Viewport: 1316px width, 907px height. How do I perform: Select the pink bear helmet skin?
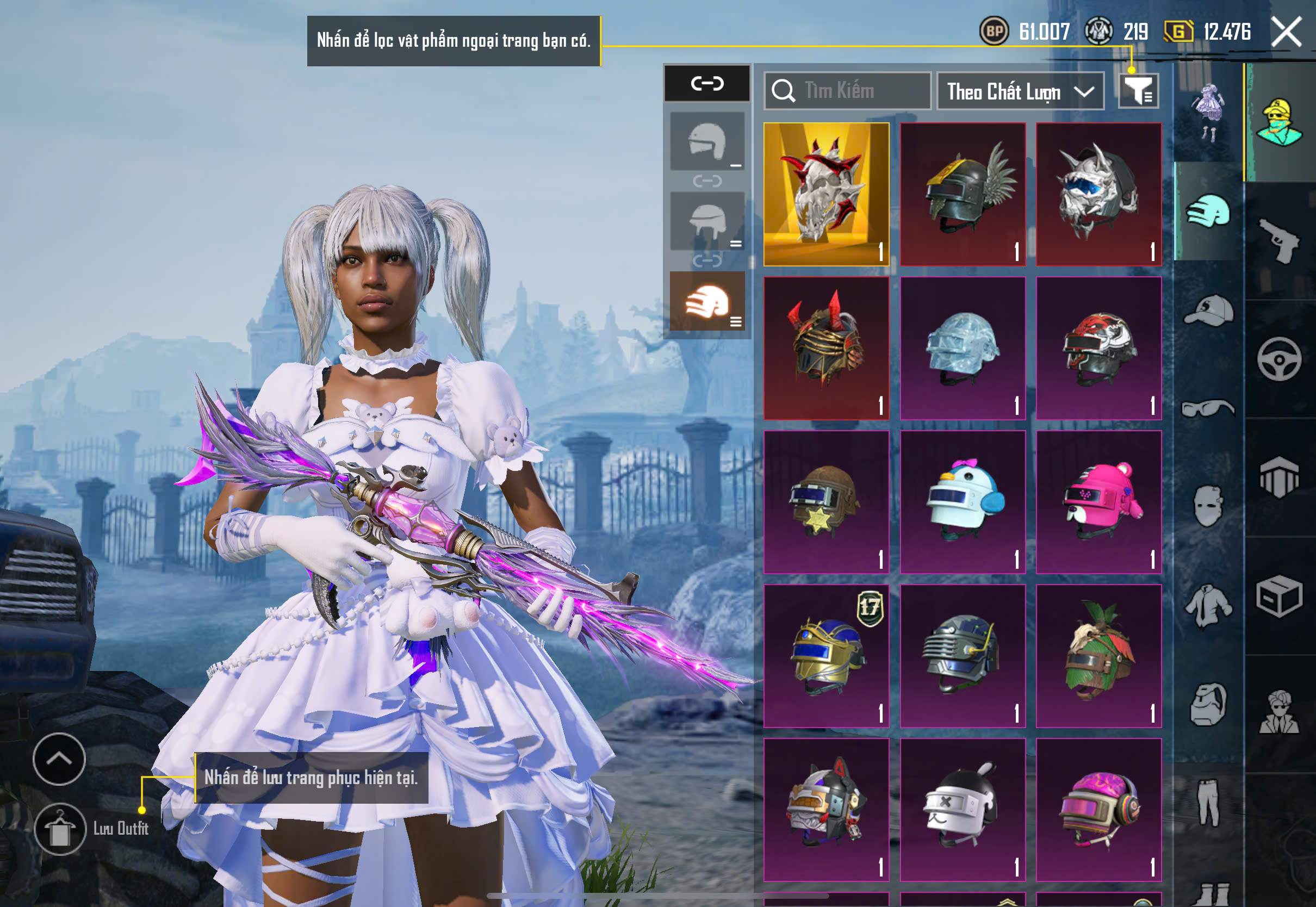tap(1098, 502)
